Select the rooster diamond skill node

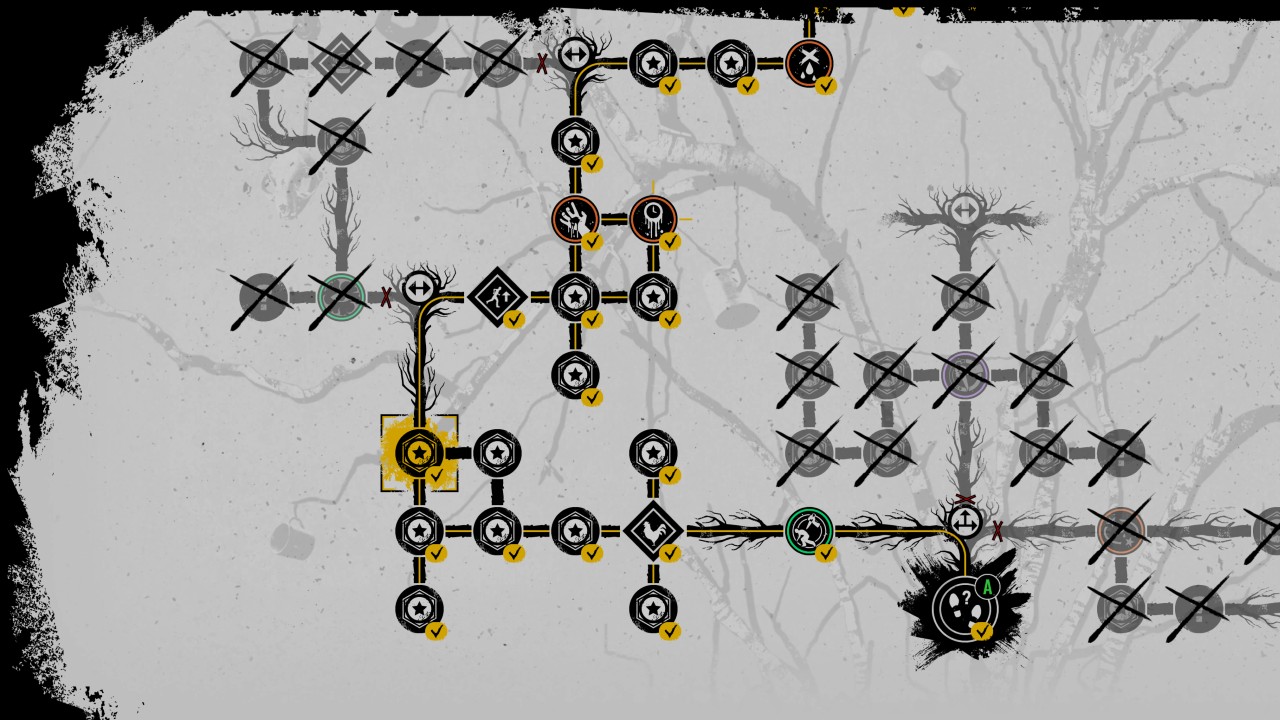655,528
